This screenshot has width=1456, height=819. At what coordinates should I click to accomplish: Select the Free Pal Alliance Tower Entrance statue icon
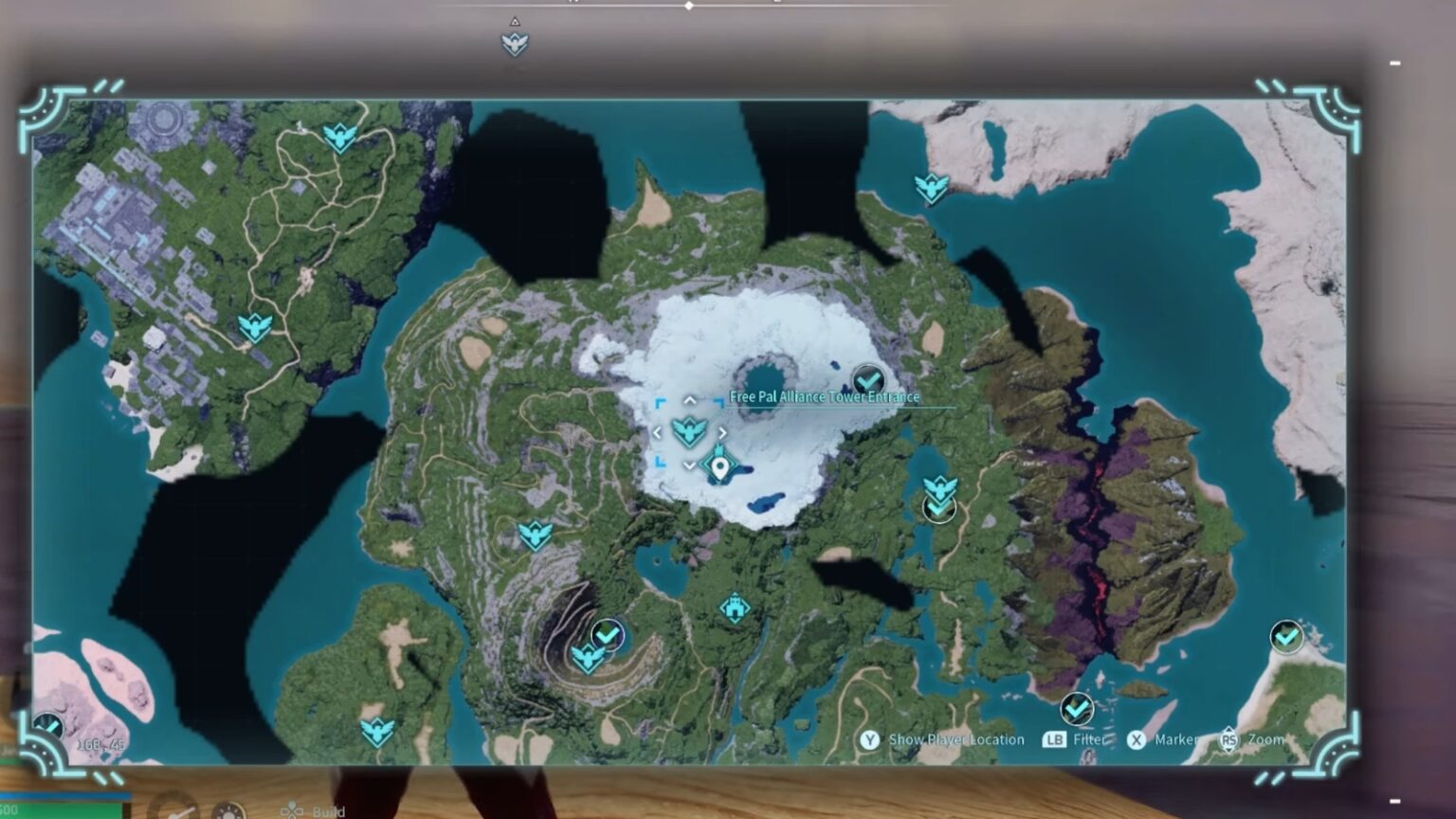click(x=689, y=431)
